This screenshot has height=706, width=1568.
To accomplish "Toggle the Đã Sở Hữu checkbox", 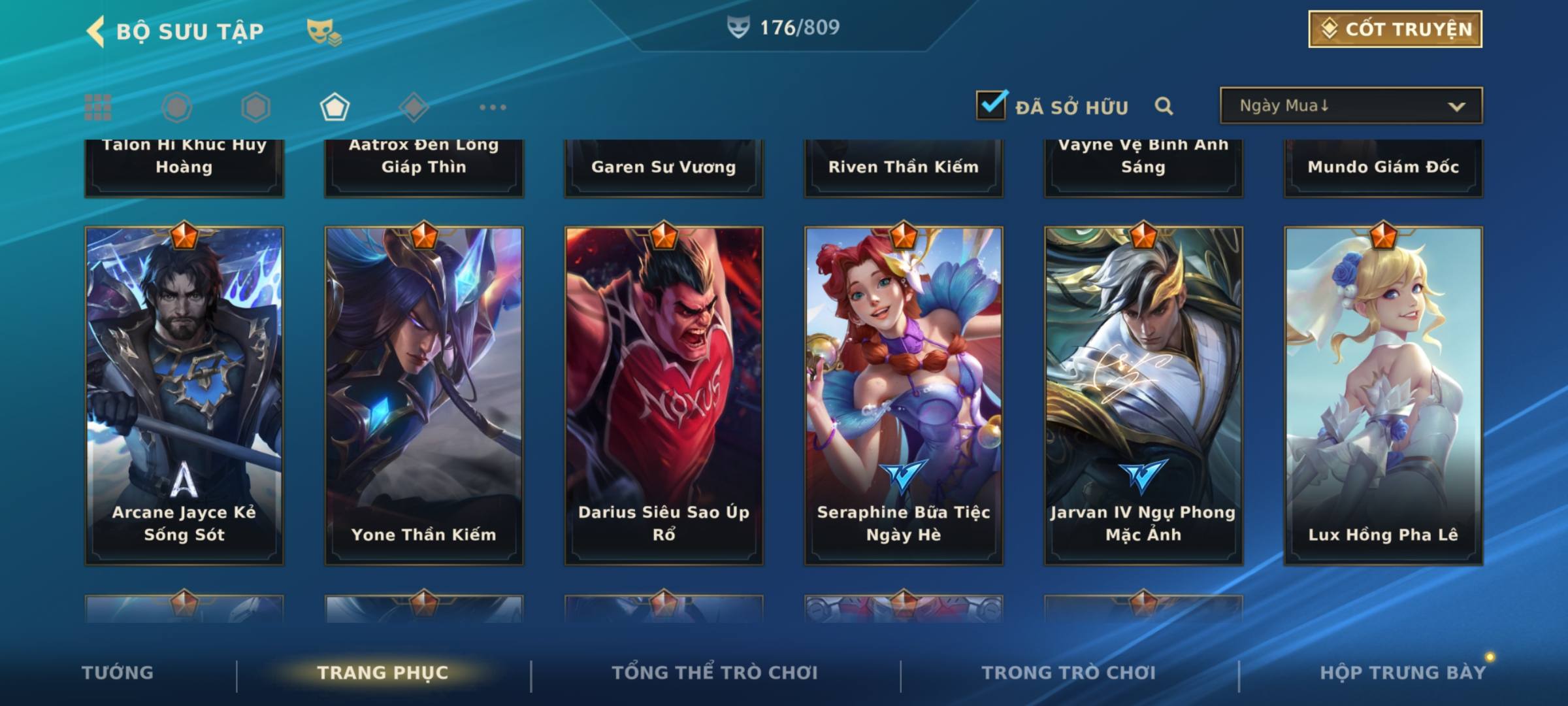I will [x=991, y=105].
